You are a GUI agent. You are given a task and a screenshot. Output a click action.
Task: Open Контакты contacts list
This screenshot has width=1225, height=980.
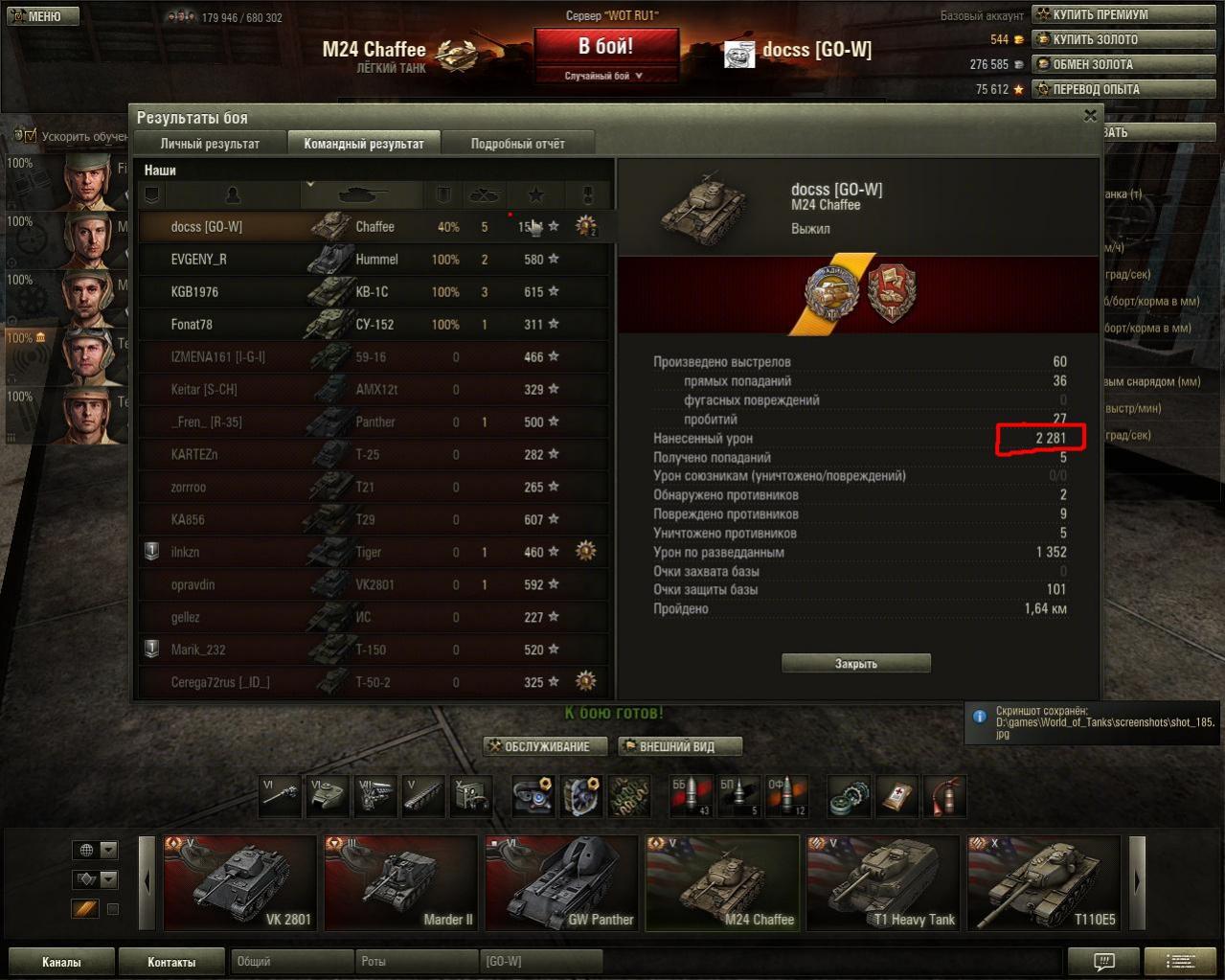click(171, 962)
